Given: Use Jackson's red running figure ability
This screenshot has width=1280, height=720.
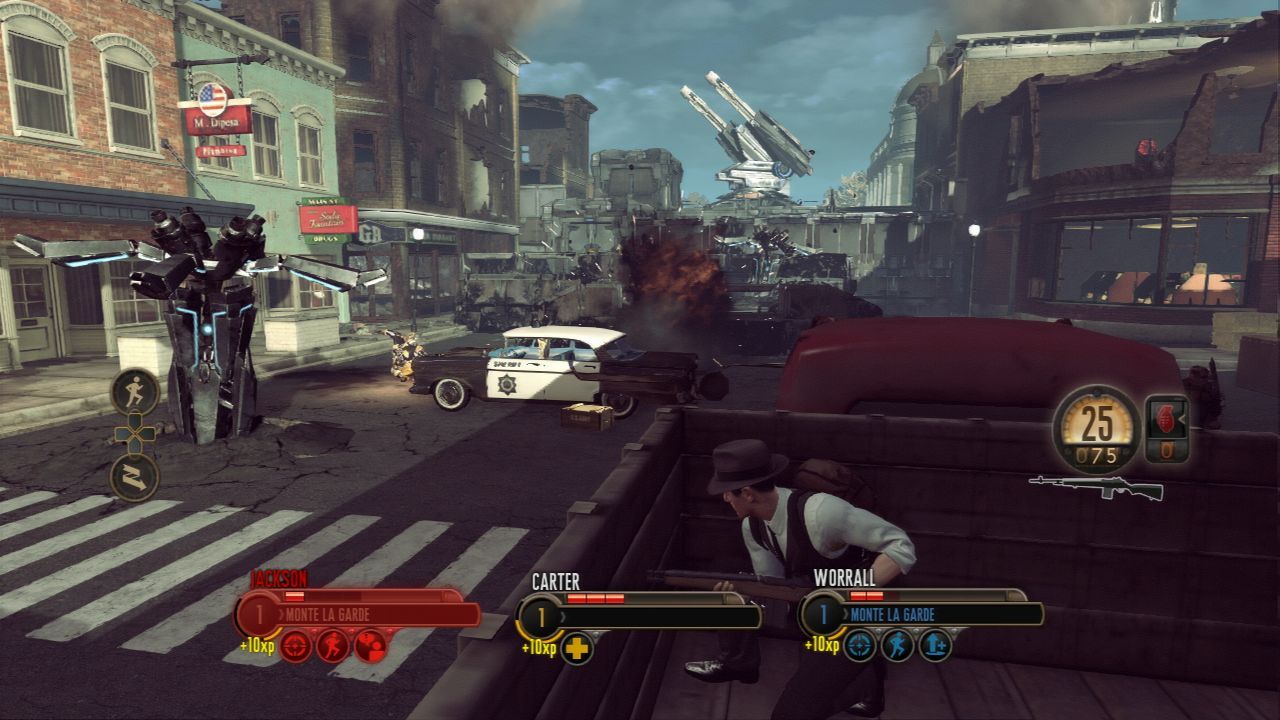Looking at the screenshot, I should tap(333, 646).
